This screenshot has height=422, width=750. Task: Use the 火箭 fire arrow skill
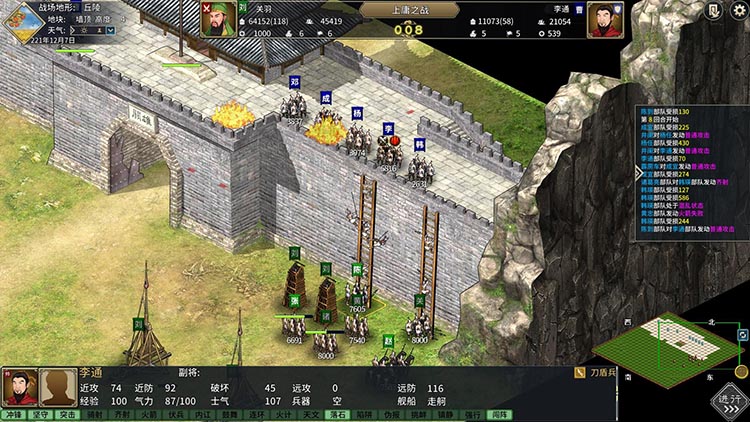[148, 414]
